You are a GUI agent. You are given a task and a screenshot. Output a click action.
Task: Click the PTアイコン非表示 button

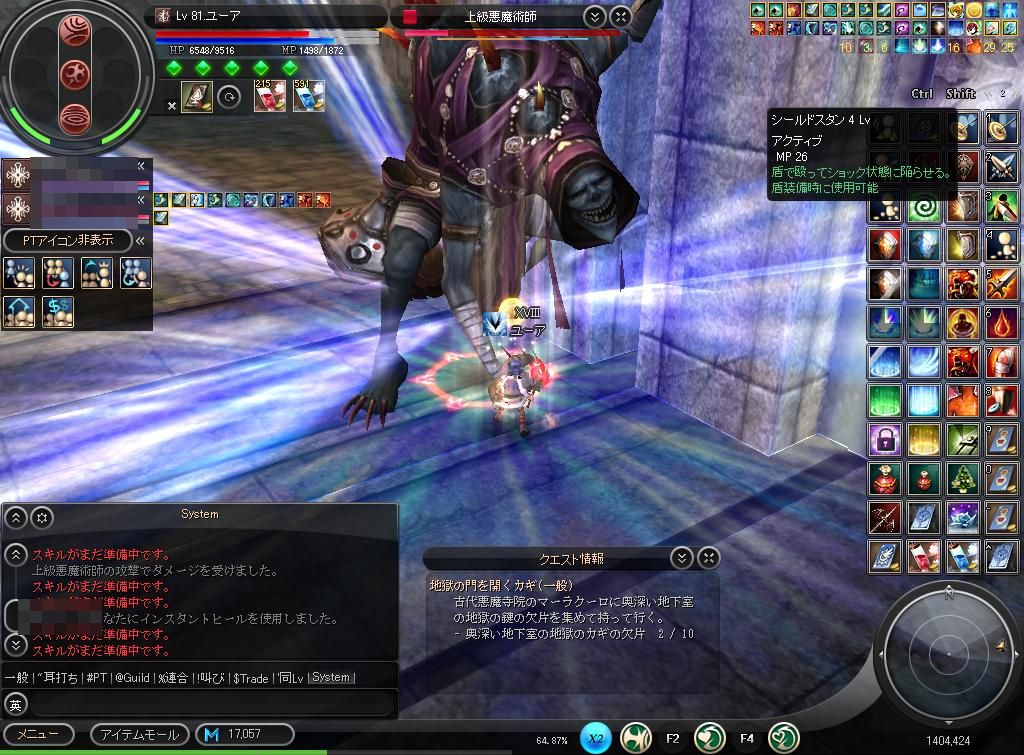[68, 240]
